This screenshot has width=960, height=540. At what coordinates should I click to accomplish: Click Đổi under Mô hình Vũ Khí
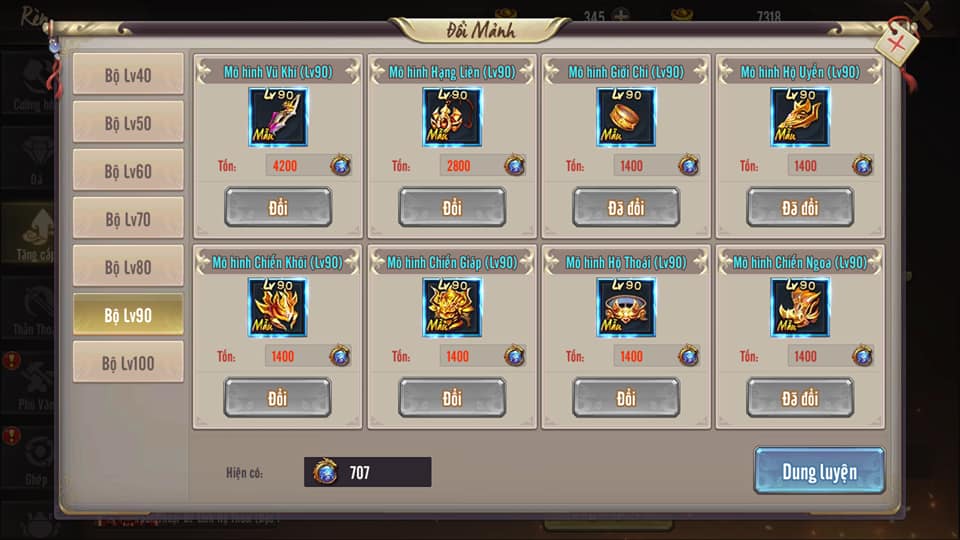pyautogui.click(x=278, y=208)
